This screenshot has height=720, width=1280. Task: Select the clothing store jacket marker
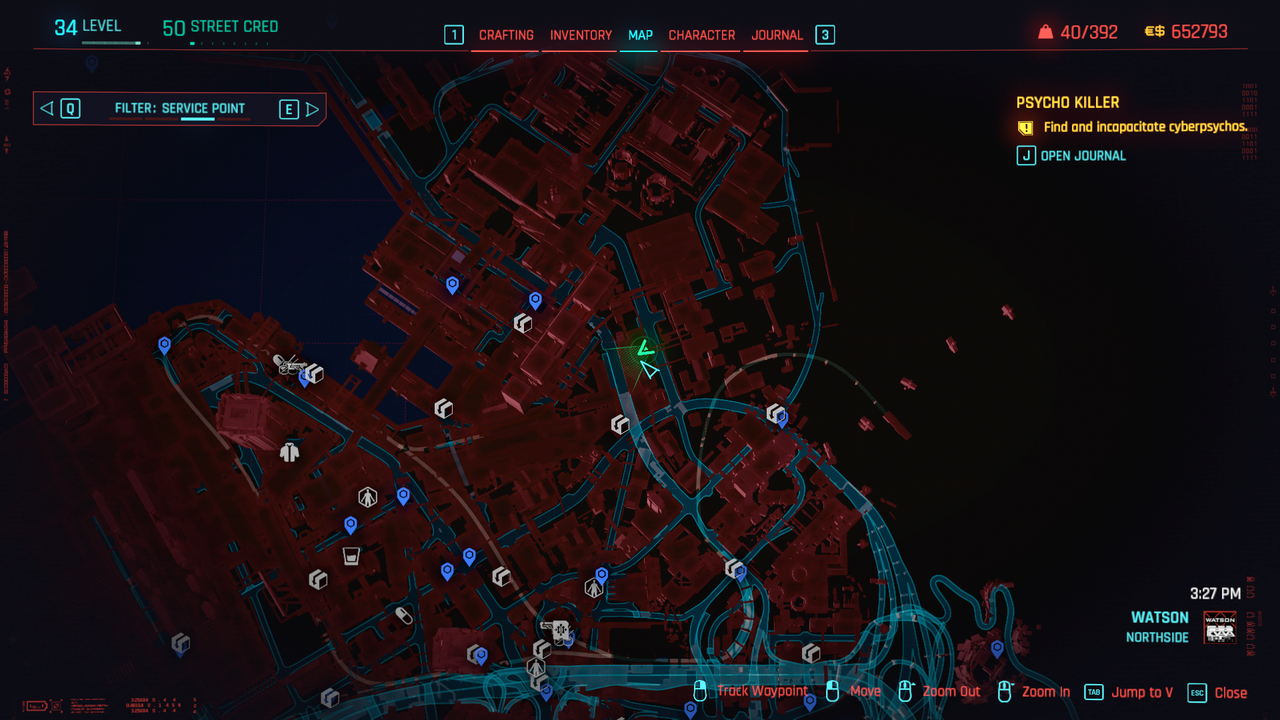(x=290, y=453)
